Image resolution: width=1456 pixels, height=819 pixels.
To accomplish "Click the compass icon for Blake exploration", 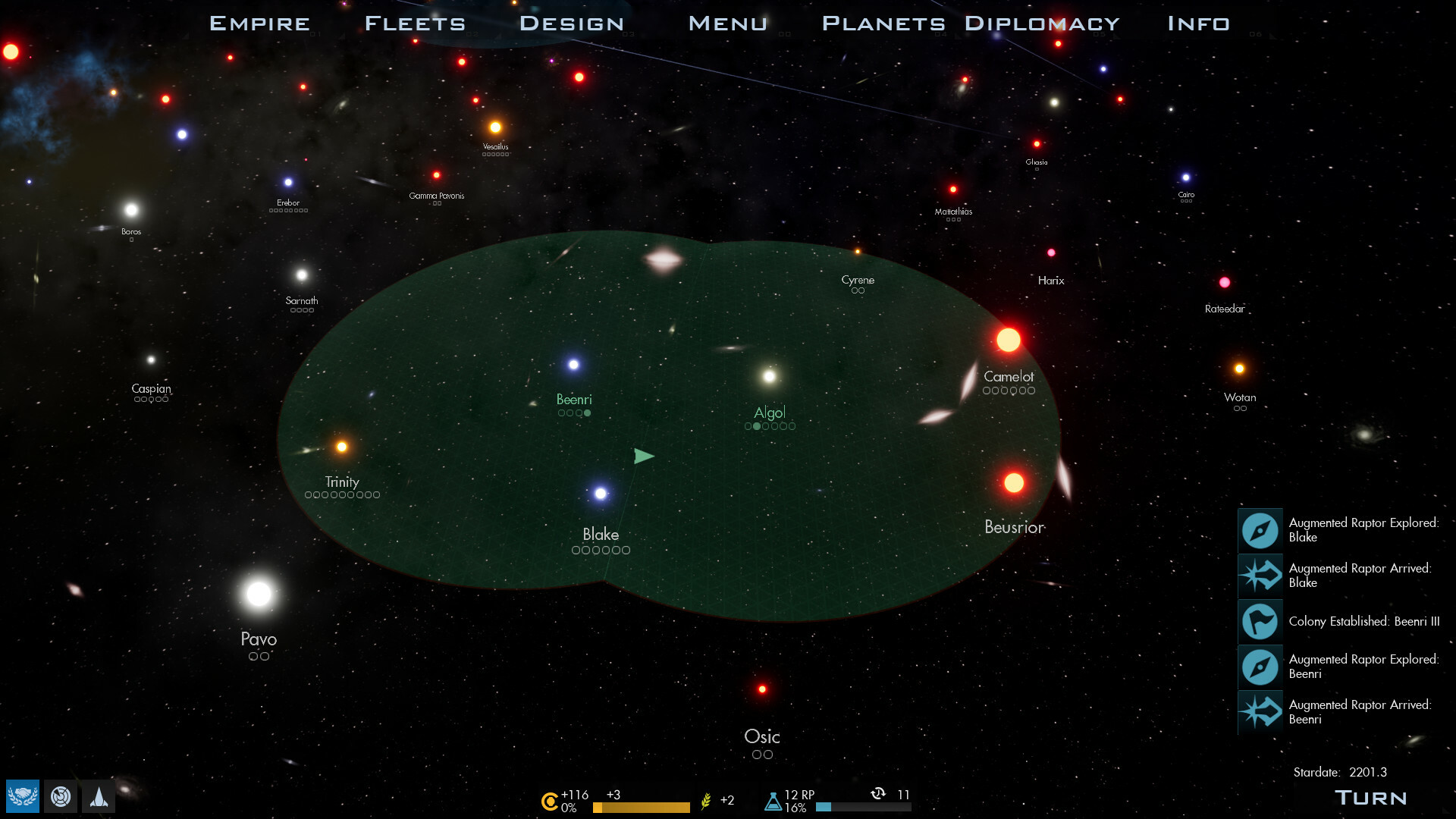I will [1259, 531].
